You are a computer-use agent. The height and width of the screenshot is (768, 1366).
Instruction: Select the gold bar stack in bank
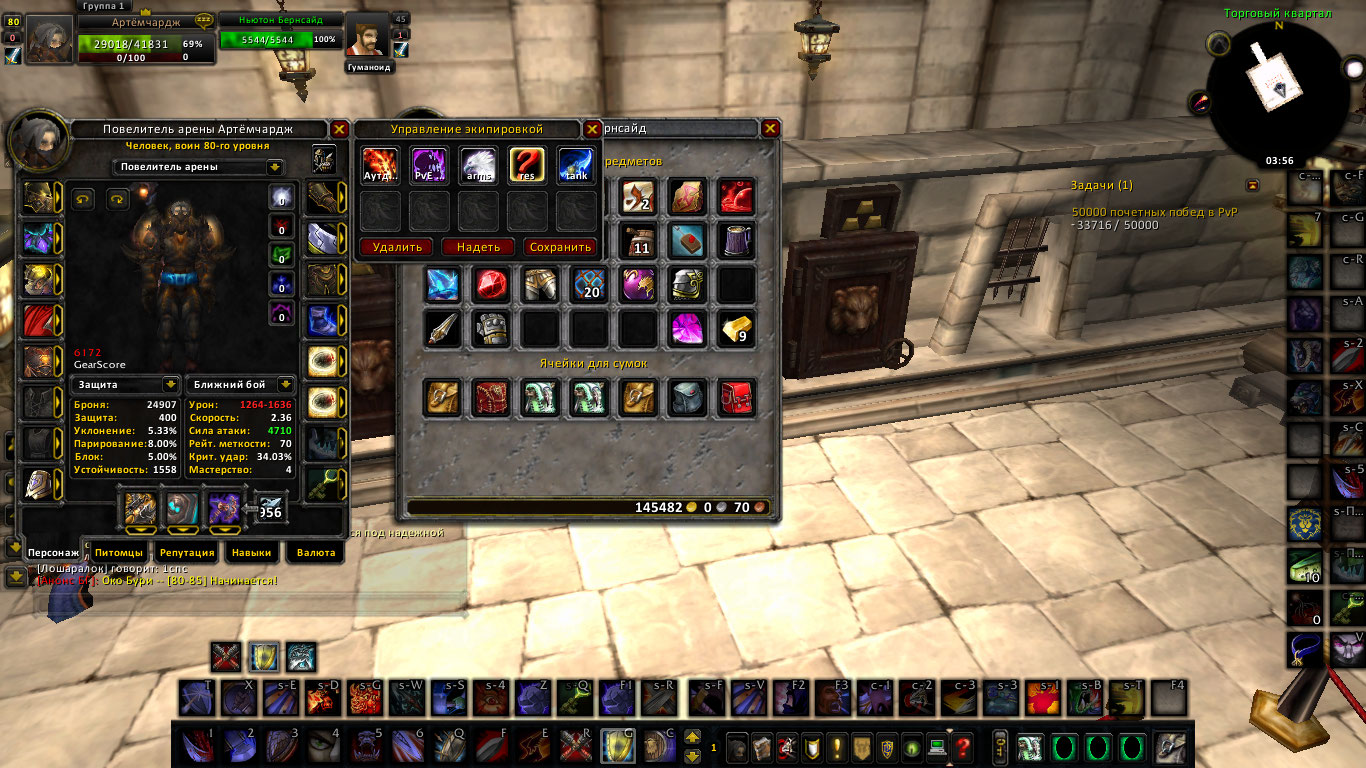tap(736, 329)
